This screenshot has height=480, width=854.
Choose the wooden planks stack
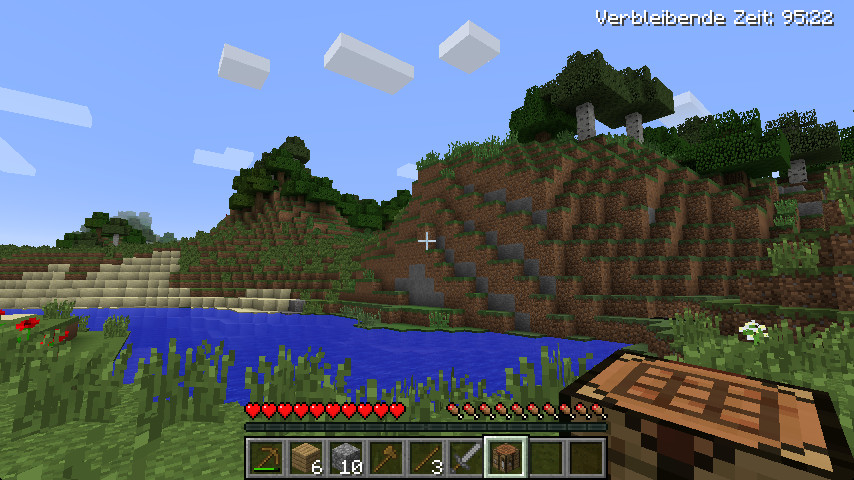coord(306,458)
